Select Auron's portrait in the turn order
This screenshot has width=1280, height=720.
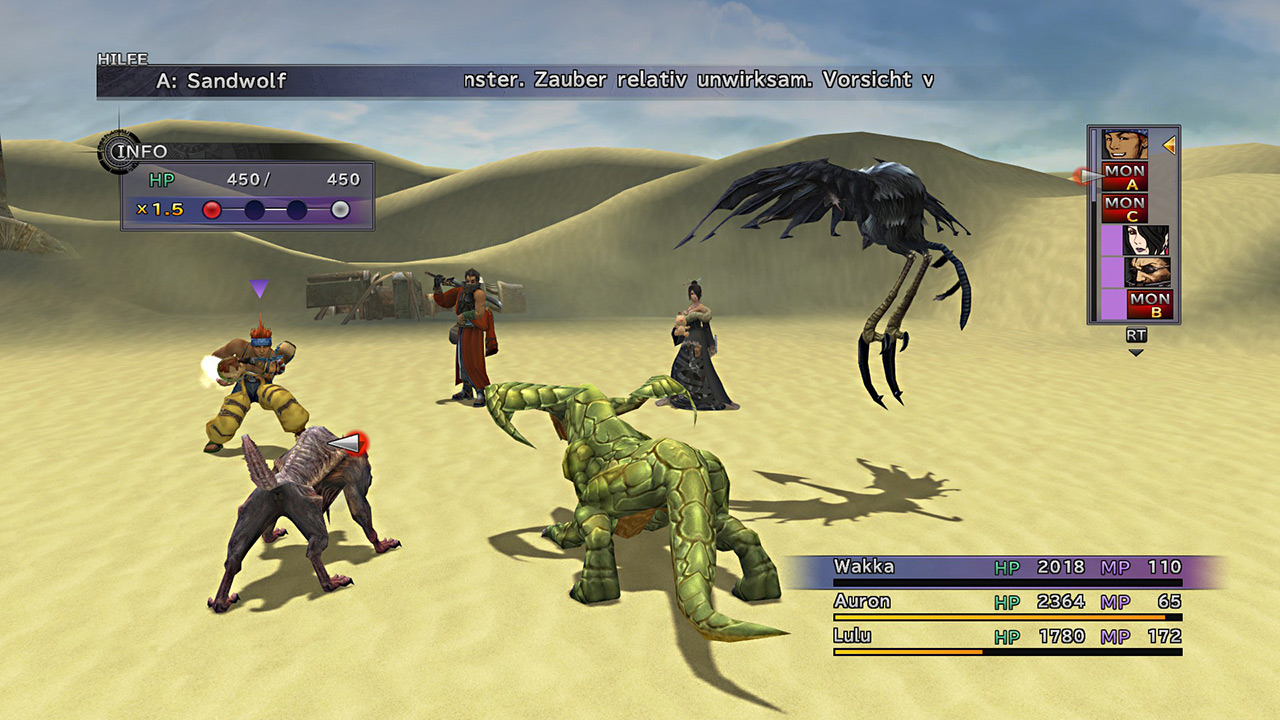[x=1145, y=271]
